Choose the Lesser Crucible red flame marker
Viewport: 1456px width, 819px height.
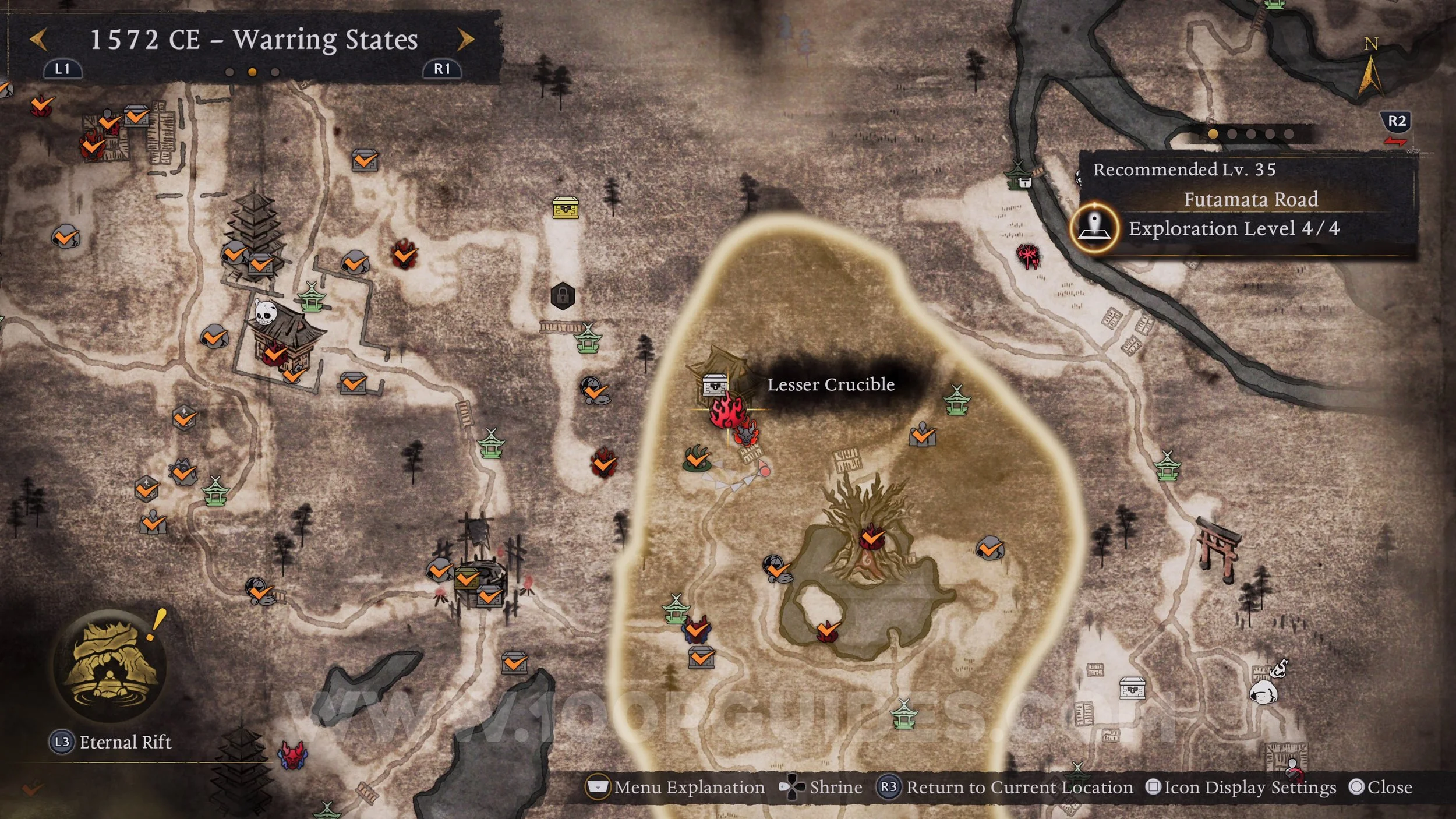click(x=727, y=411)
